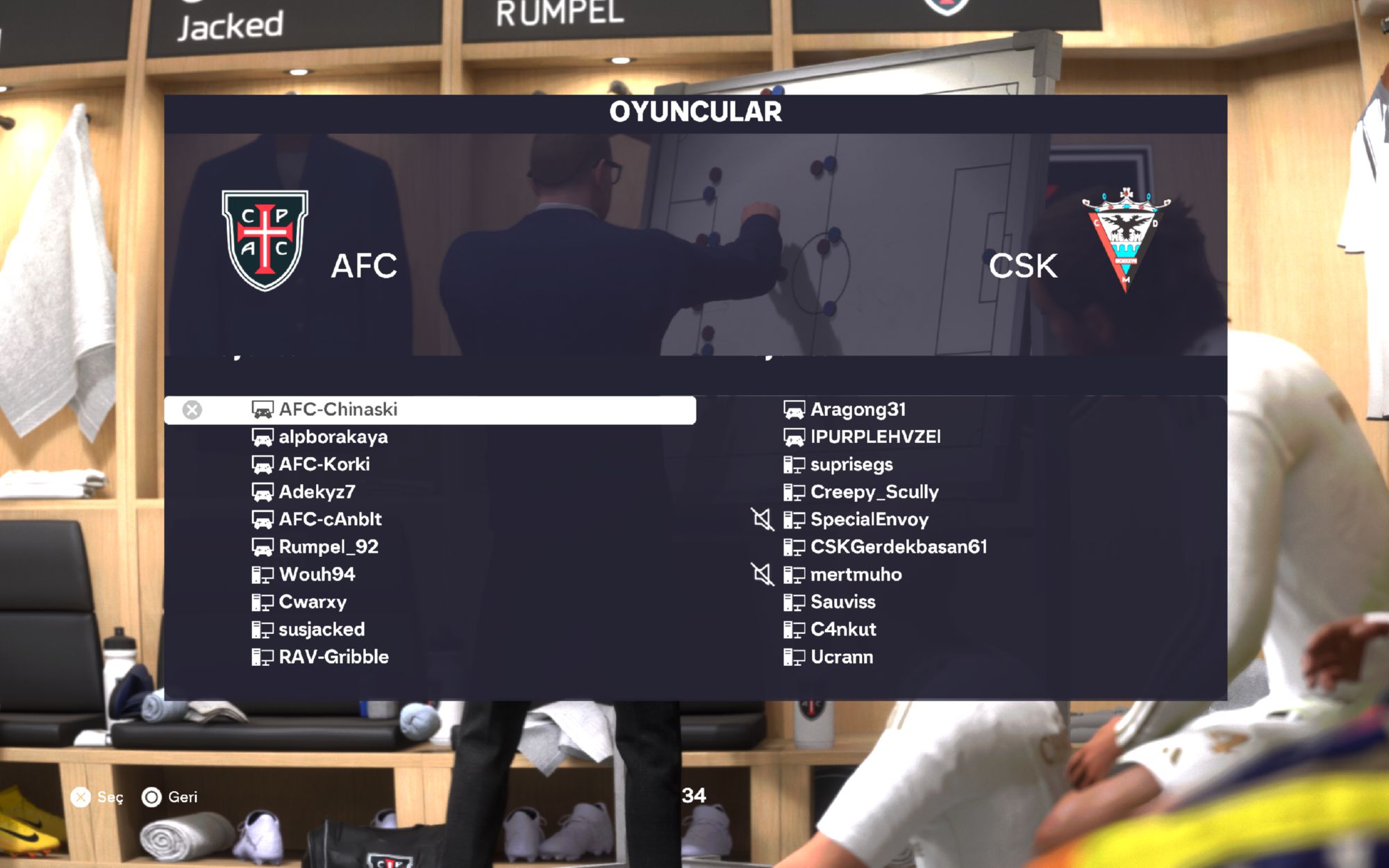This screenshot has height=868, width=1389.
Task: Select AFC-Korki from the AFC roster
Action: [x=324, y=465]
